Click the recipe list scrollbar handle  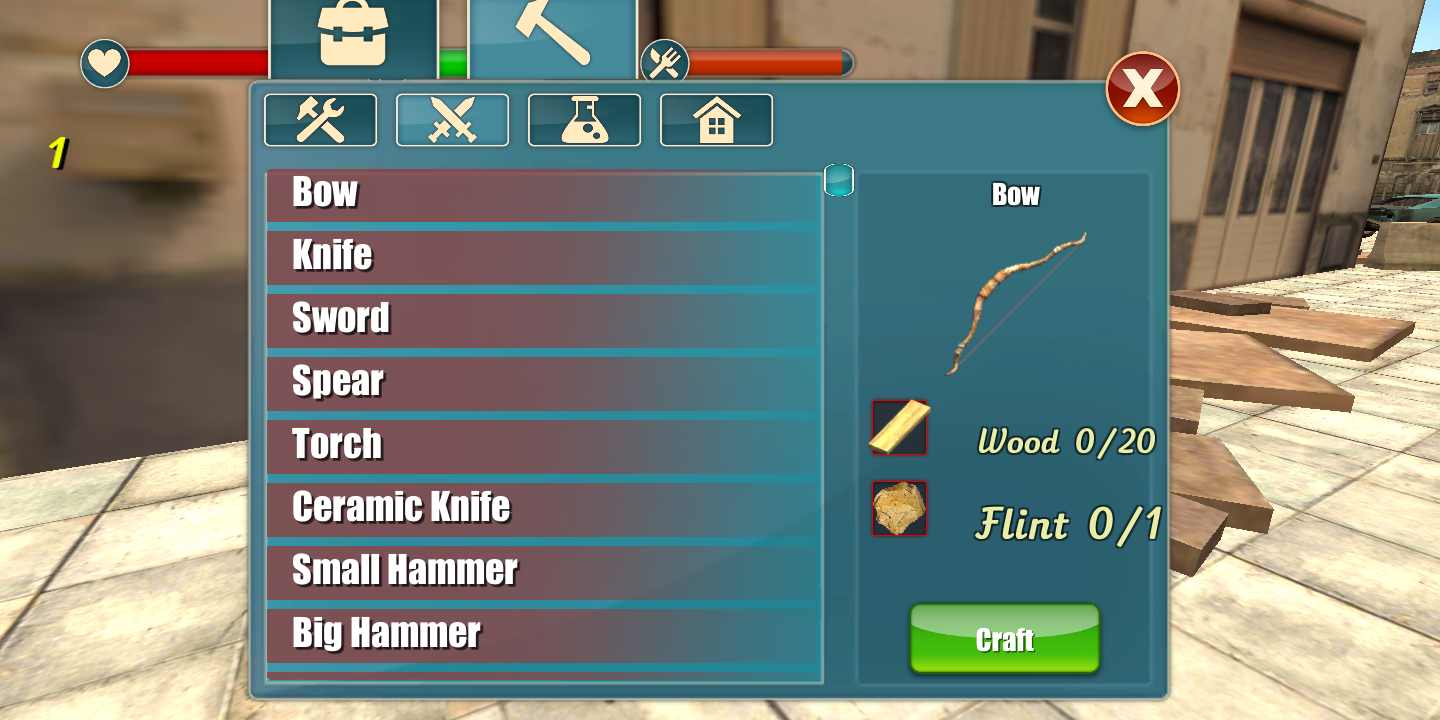(839, 180)
